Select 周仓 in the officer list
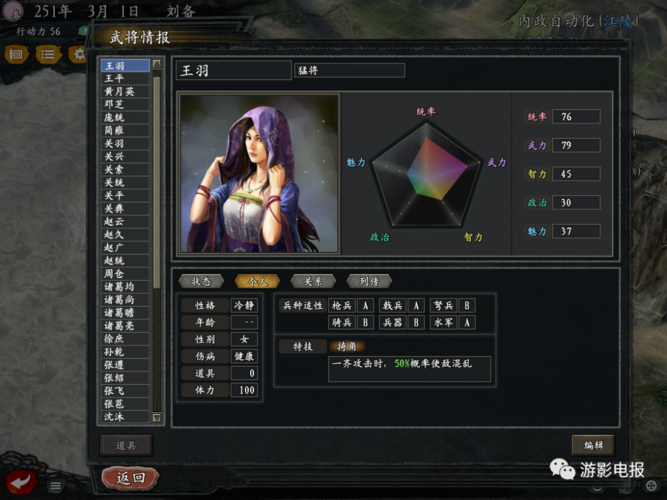667x500 pixels. (x=114, y=273)
